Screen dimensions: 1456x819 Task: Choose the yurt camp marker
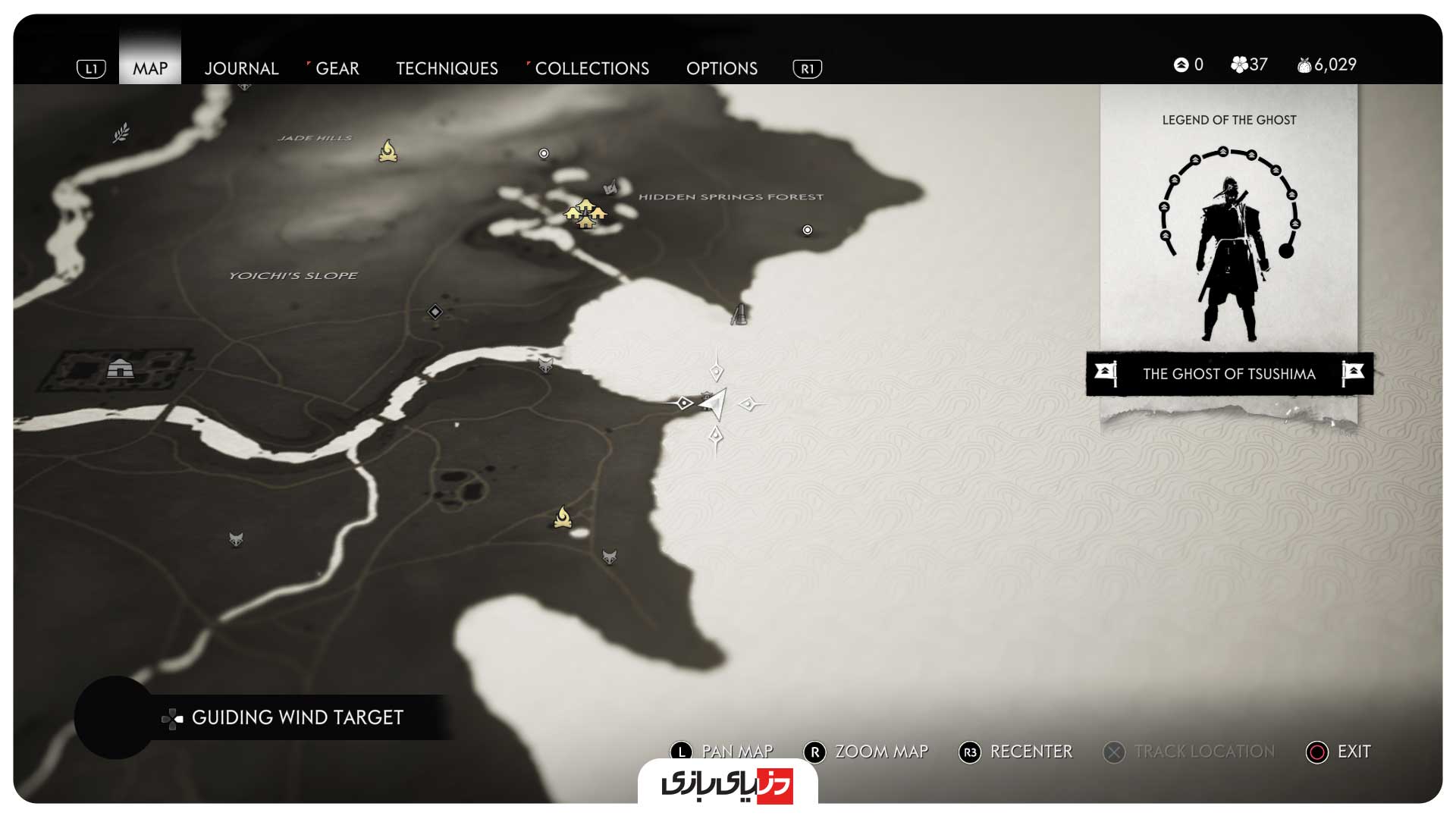click(x=120, y=369)
